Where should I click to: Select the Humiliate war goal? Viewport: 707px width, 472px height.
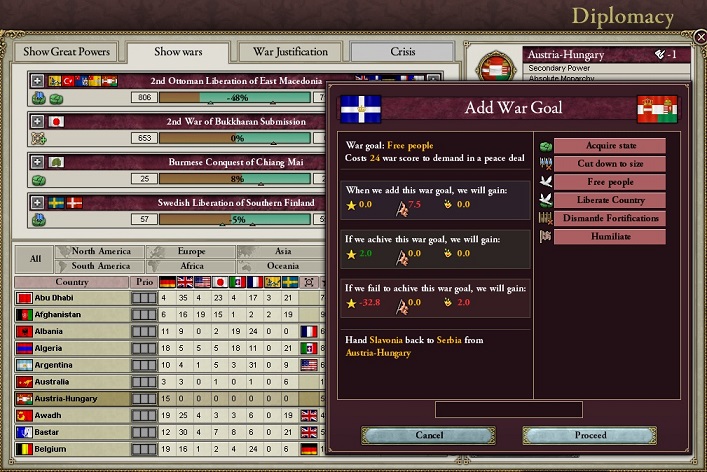[x=609, y=237]
